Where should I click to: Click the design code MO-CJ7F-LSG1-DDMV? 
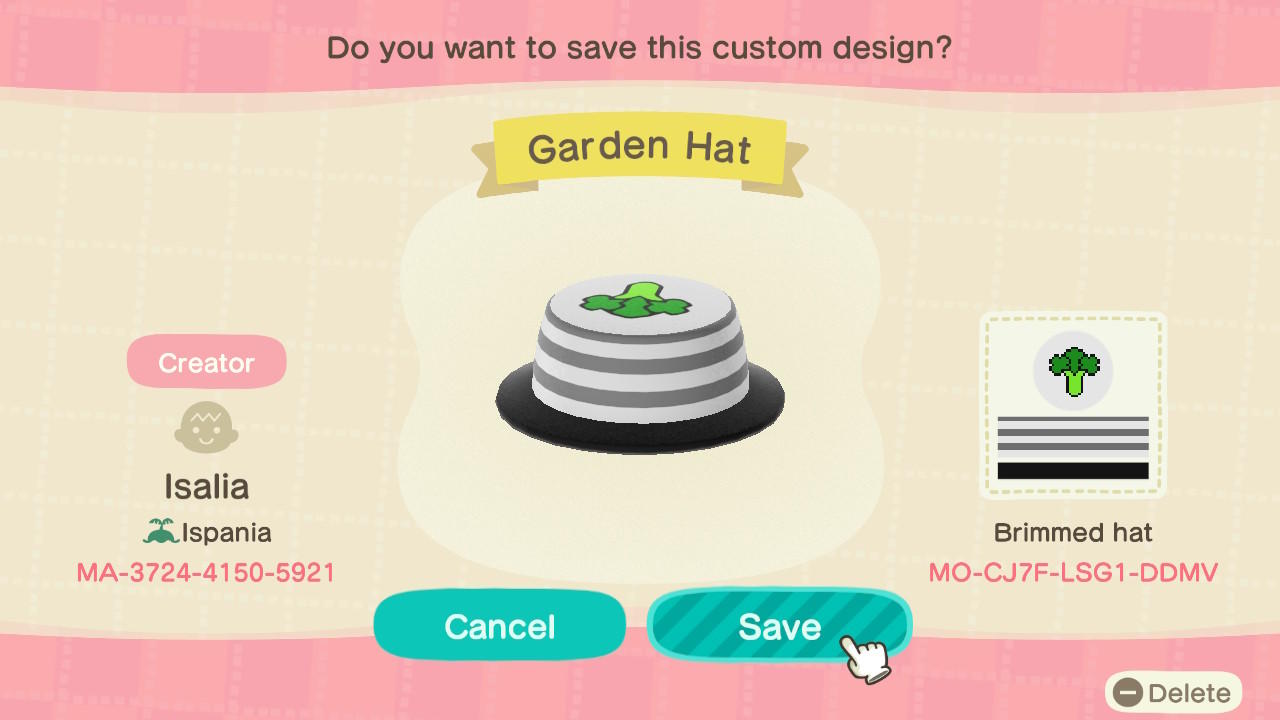(x=1072, y=573)
